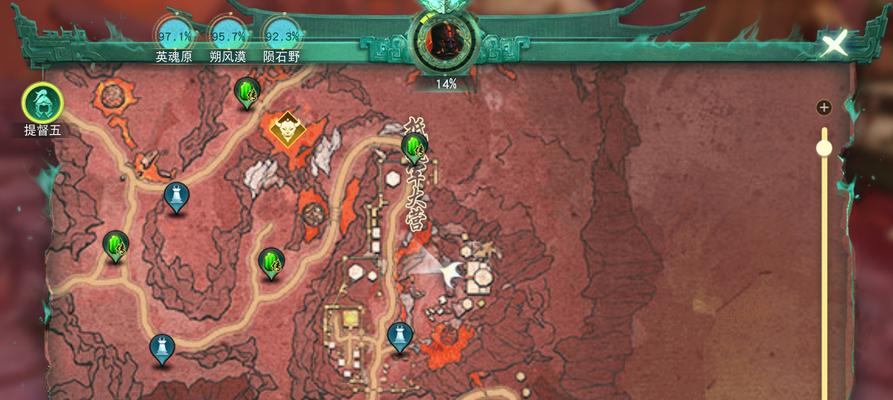
Task: Adjust the map zoom slider handle
Action: [x=824, y=148]
